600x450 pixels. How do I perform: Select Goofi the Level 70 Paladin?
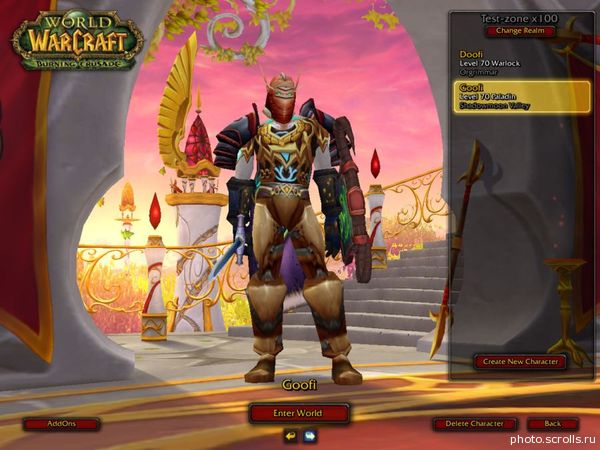click(x=518, y=96)
